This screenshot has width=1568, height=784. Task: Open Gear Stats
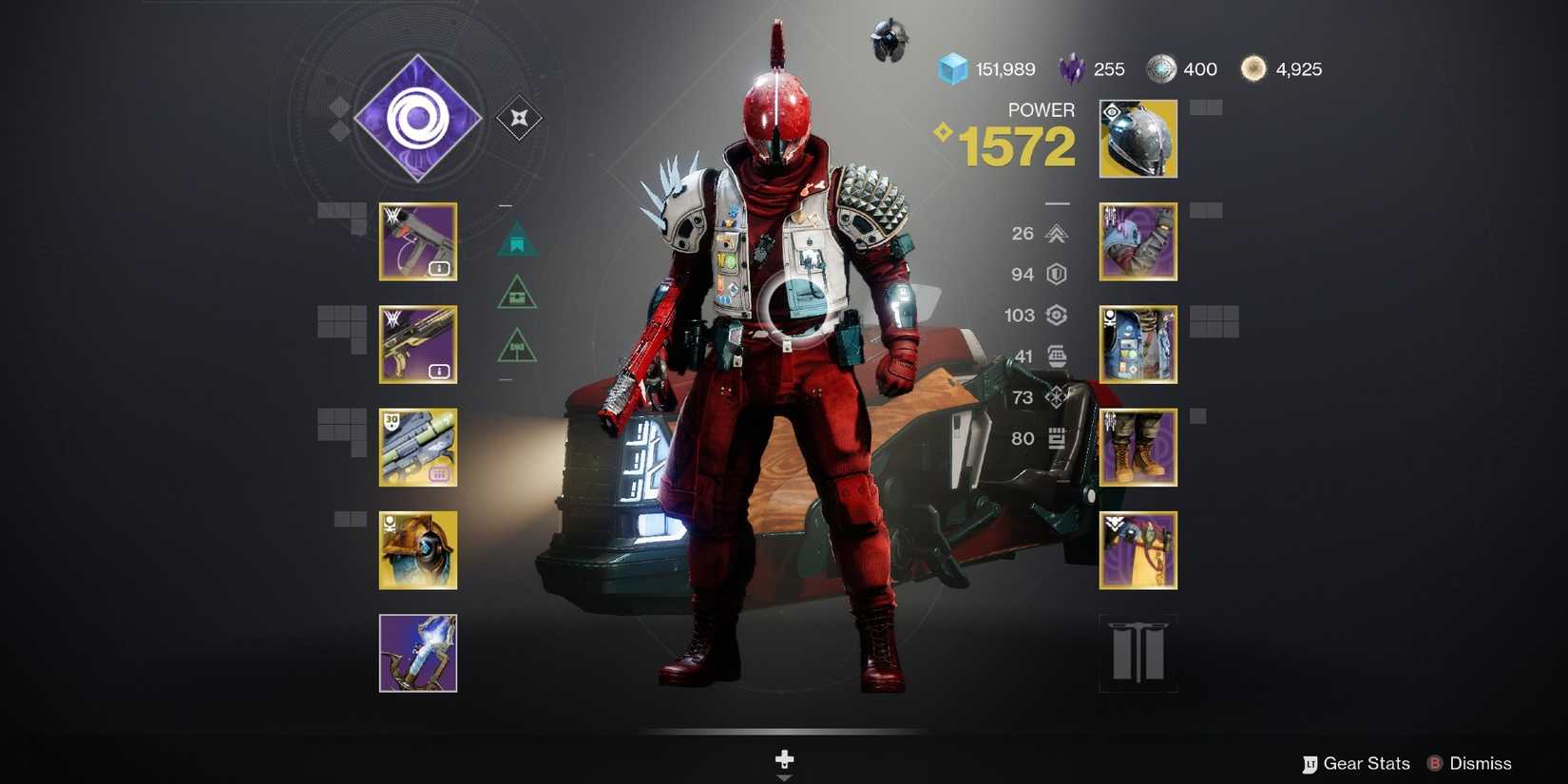1361,763
